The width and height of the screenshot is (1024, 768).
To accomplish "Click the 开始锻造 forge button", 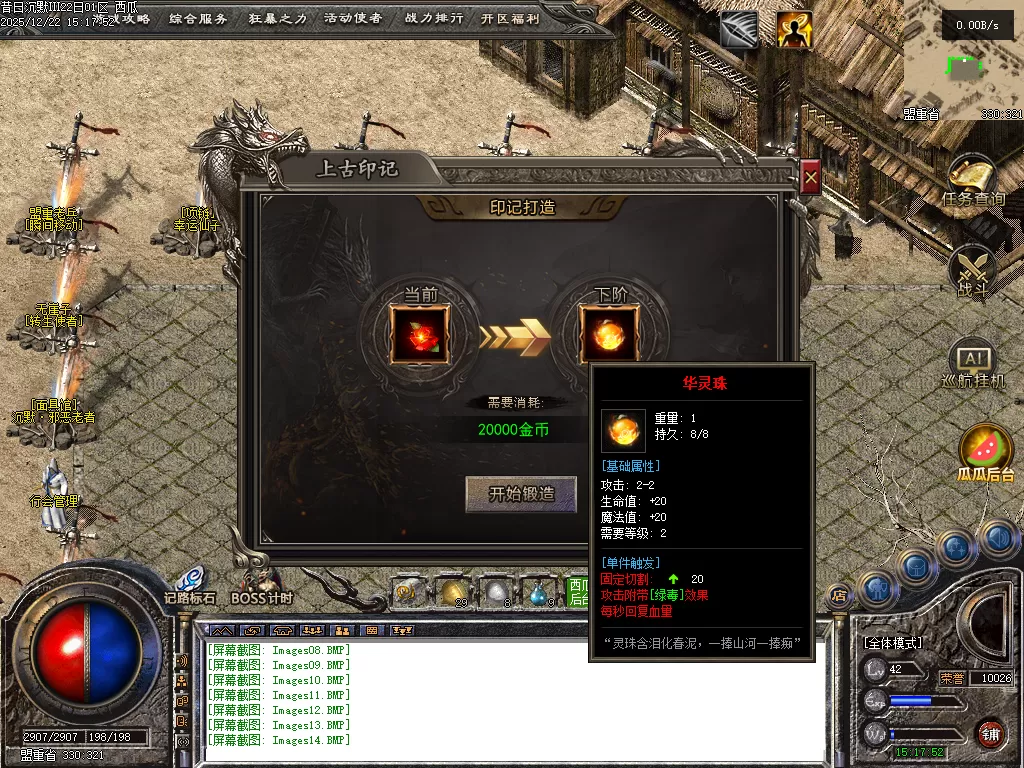I will point(521,494).
